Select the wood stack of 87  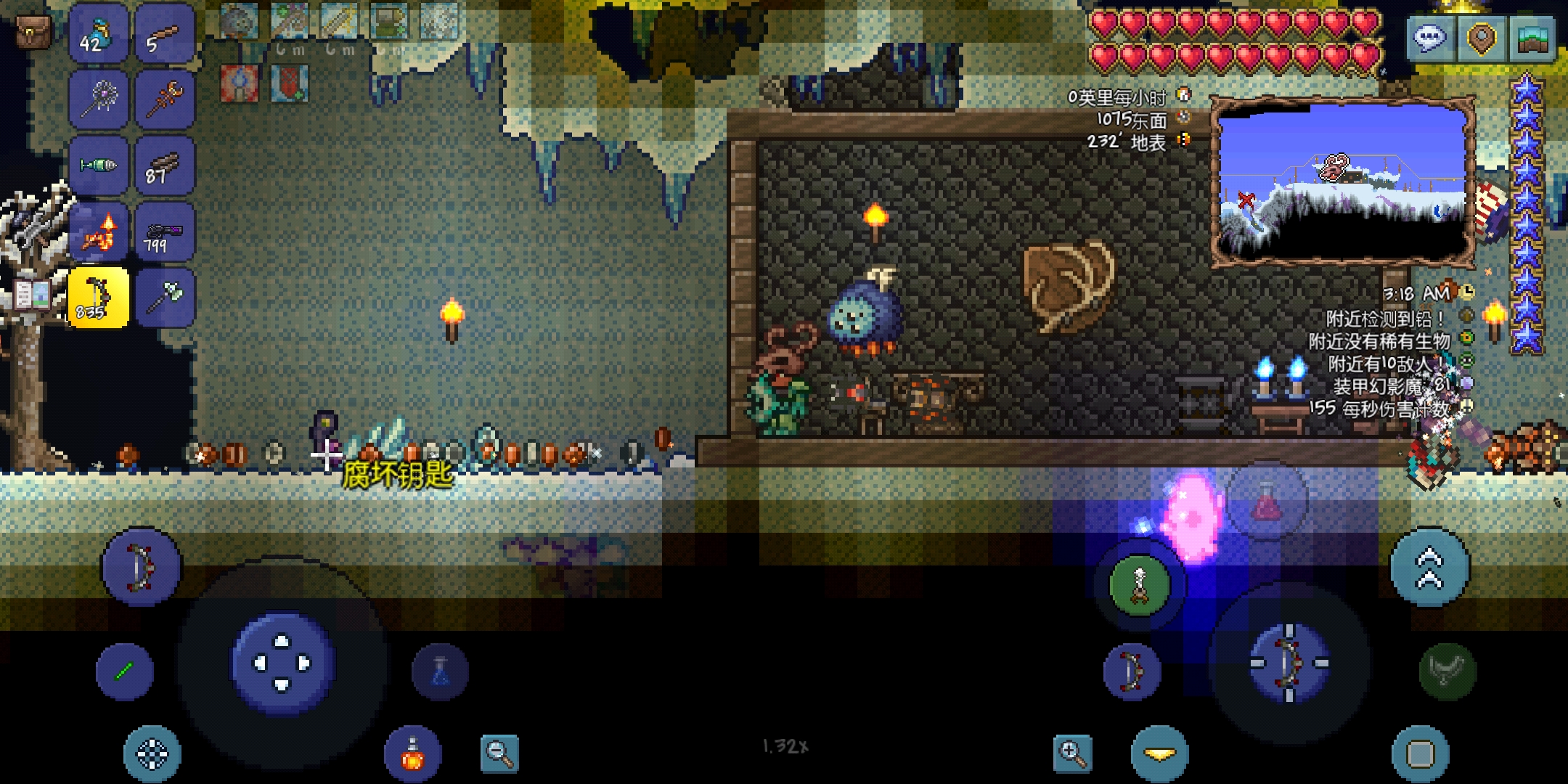164,166
